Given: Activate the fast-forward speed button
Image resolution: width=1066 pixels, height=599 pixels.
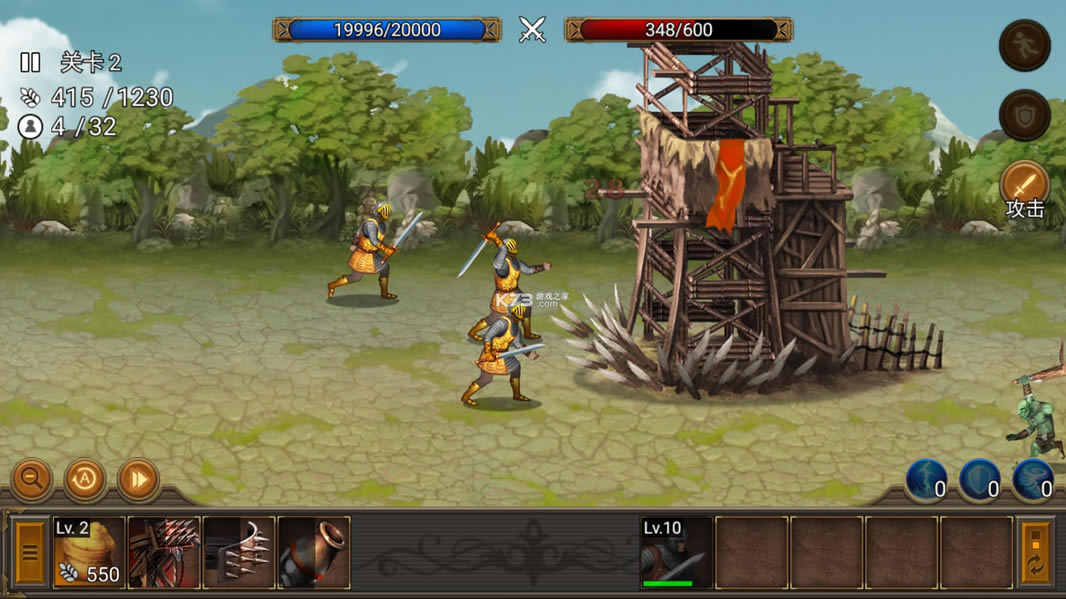Looking at the screenshot, I should click(138, 480).
